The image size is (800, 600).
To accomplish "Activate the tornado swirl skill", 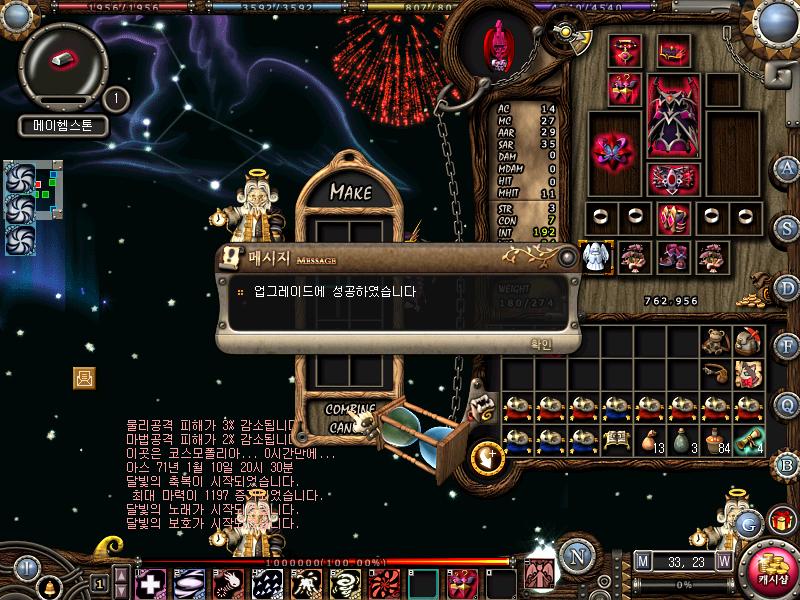I will [x=344, y=582].
